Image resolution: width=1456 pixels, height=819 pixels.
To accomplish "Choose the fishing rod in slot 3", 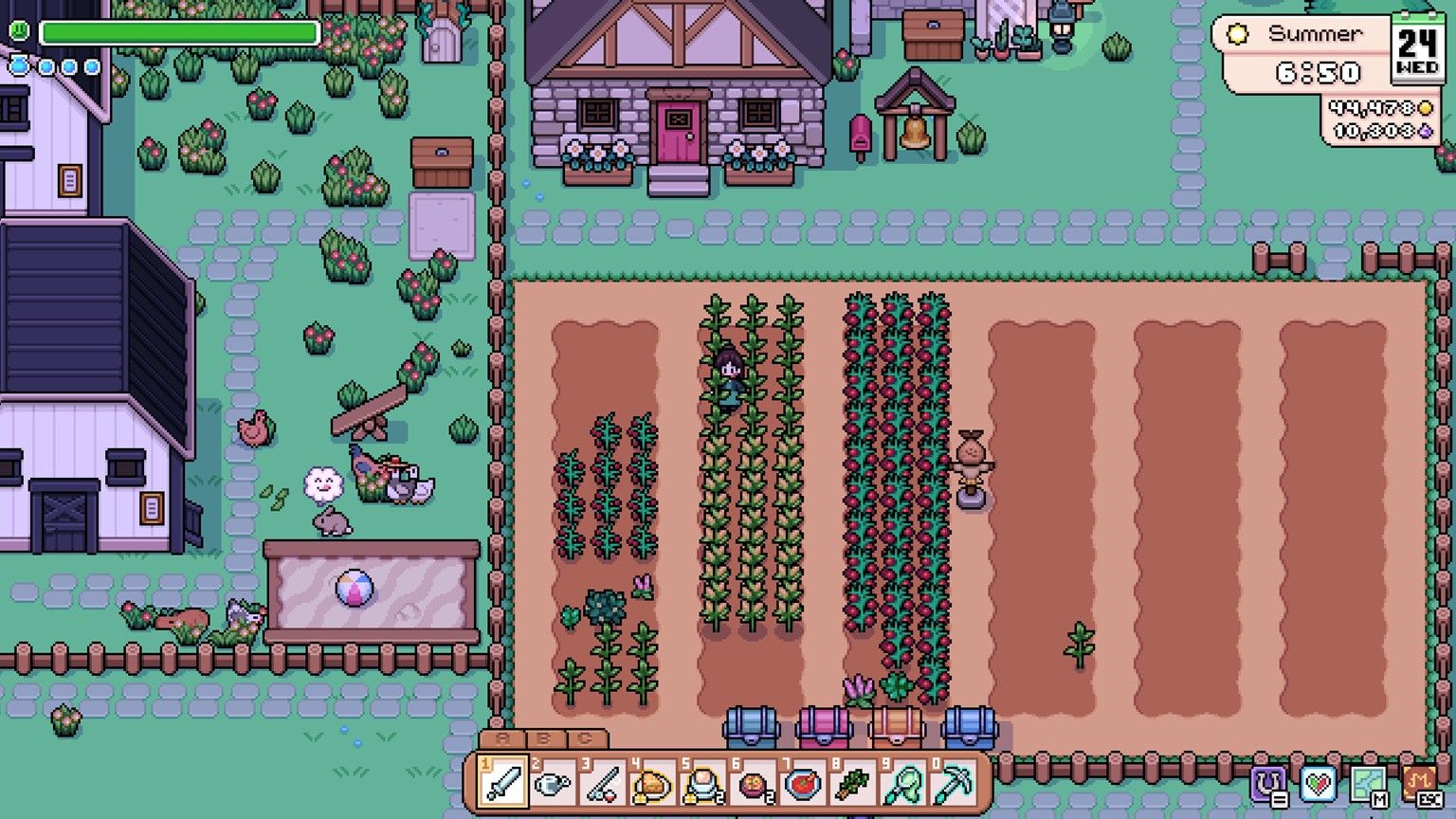I will pos(602,784).
